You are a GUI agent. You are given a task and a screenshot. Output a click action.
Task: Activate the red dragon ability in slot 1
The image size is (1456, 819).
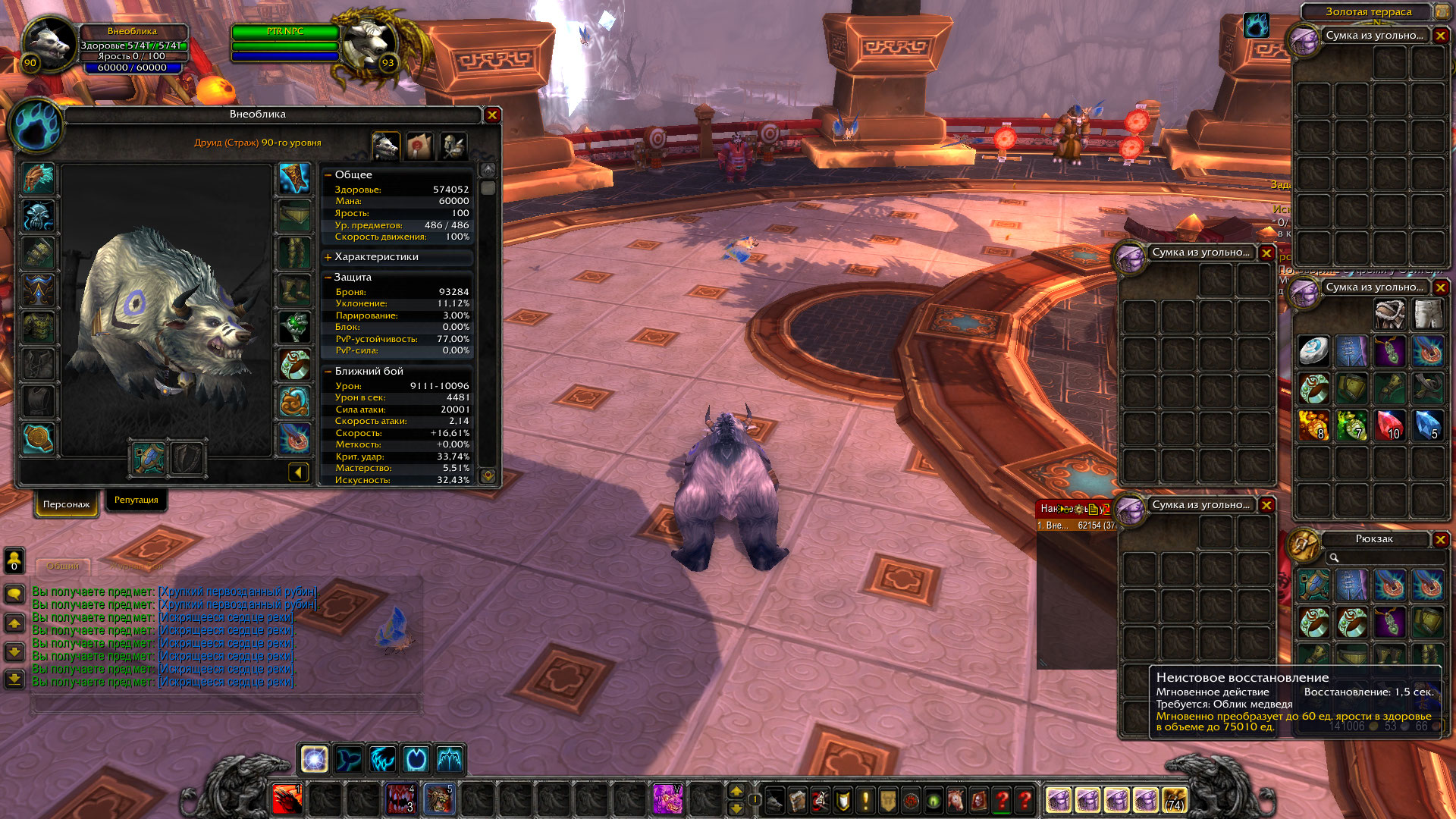(287, 799)
